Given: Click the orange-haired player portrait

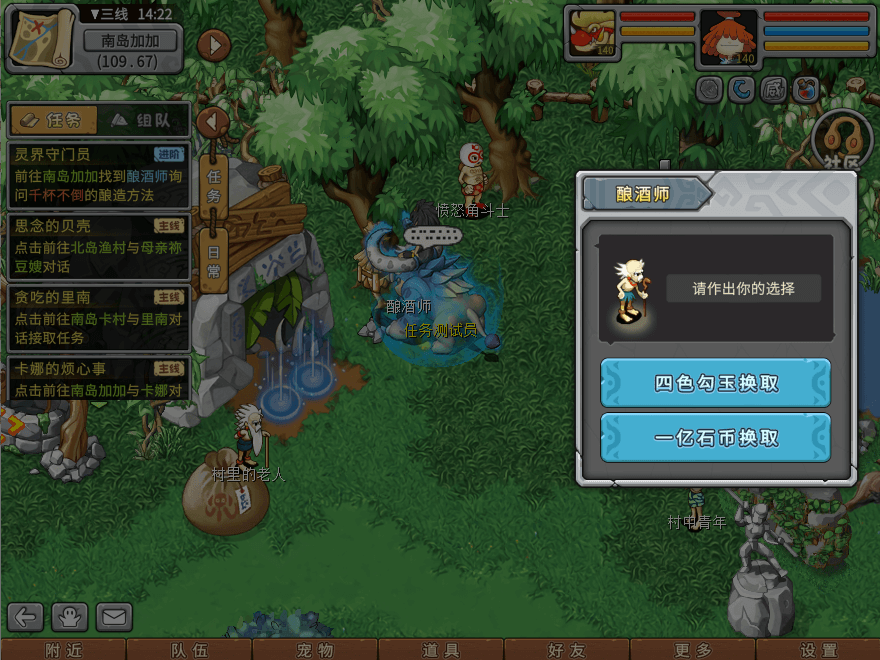Looking at the screenshot, I should click(727, 38).
